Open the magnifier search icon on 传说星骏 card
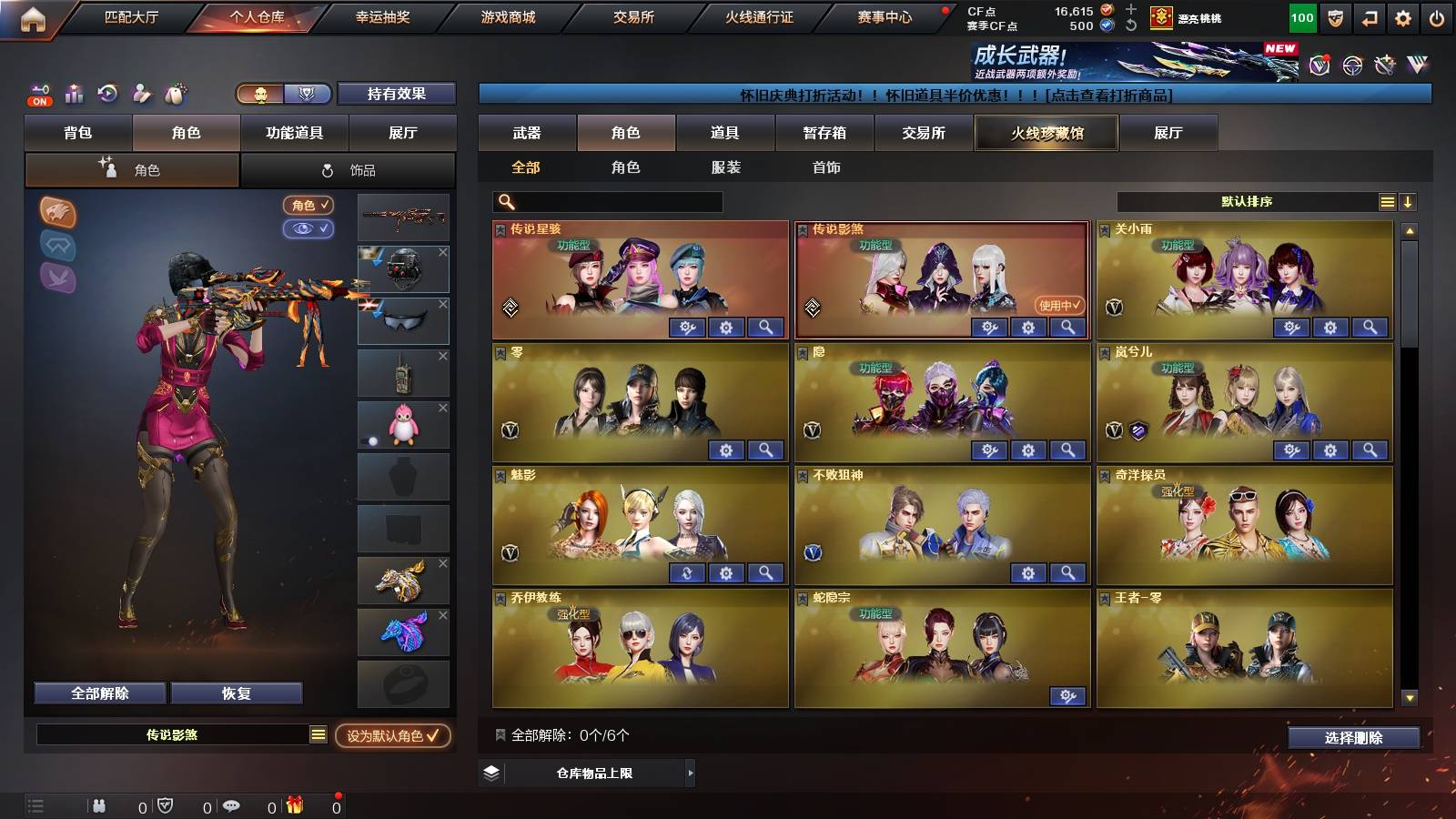Viewport: 1456px width, 819px height. 767,327
